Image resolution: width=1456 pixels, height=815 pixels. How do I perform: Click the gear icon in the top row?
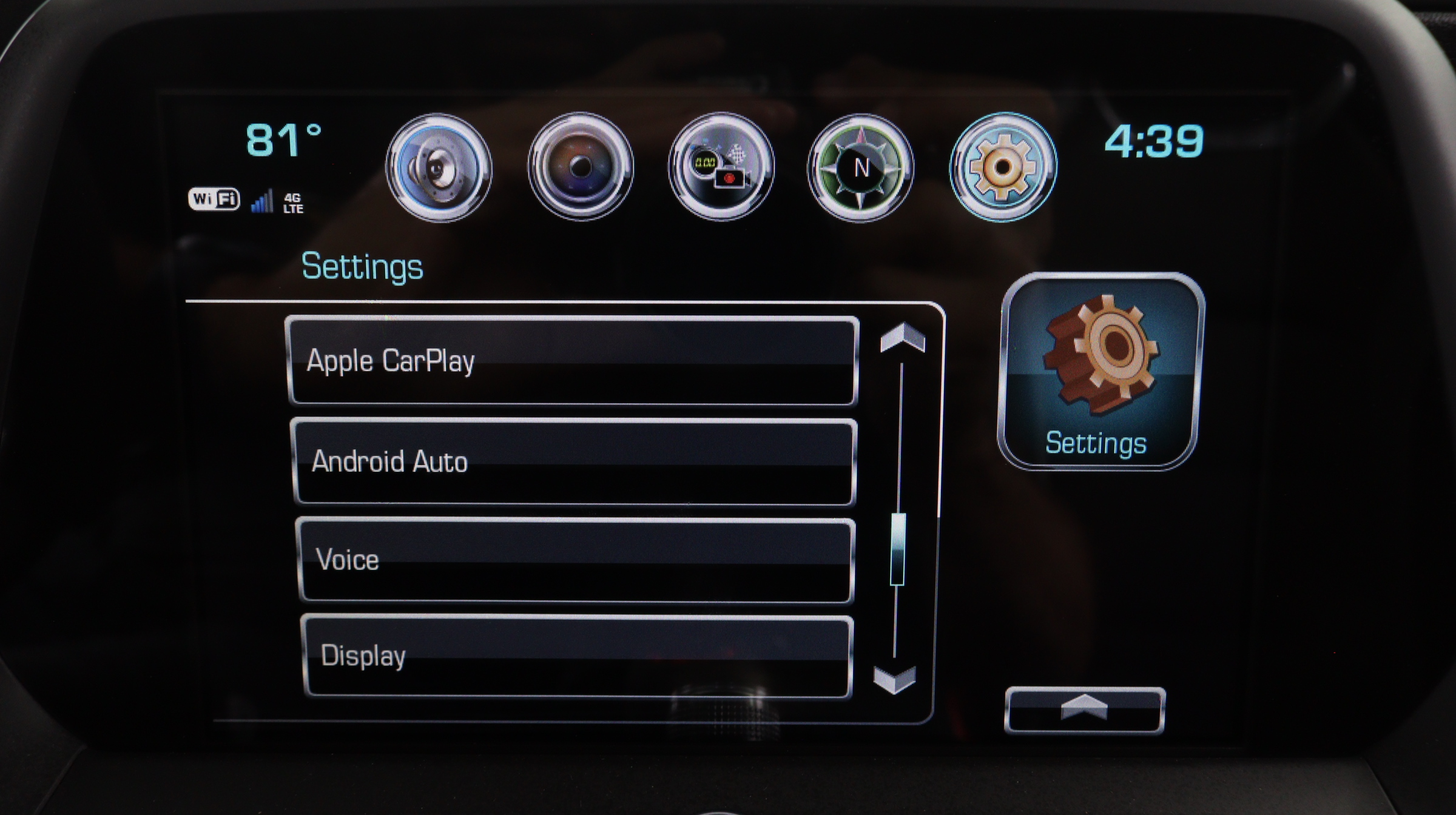1003,167
